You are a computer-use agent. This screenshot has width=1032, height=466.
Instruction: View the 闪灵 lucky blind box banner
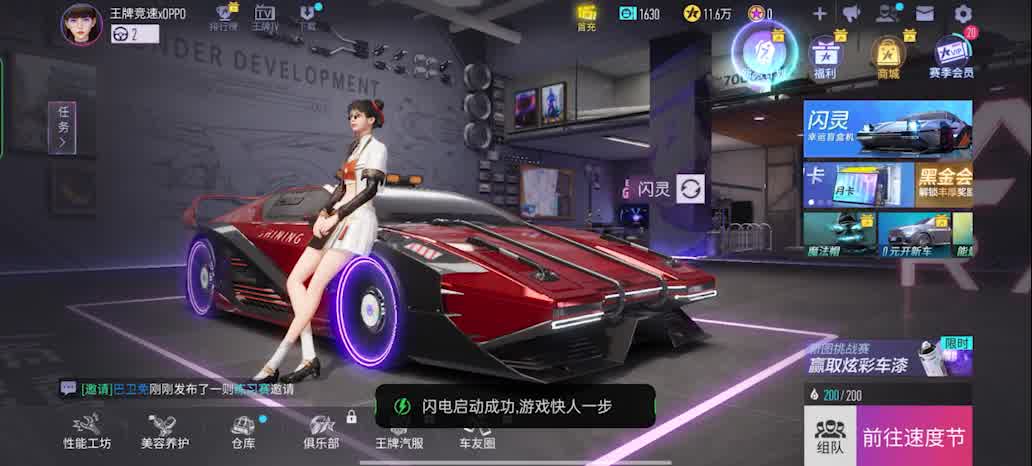tap(887, 128)
